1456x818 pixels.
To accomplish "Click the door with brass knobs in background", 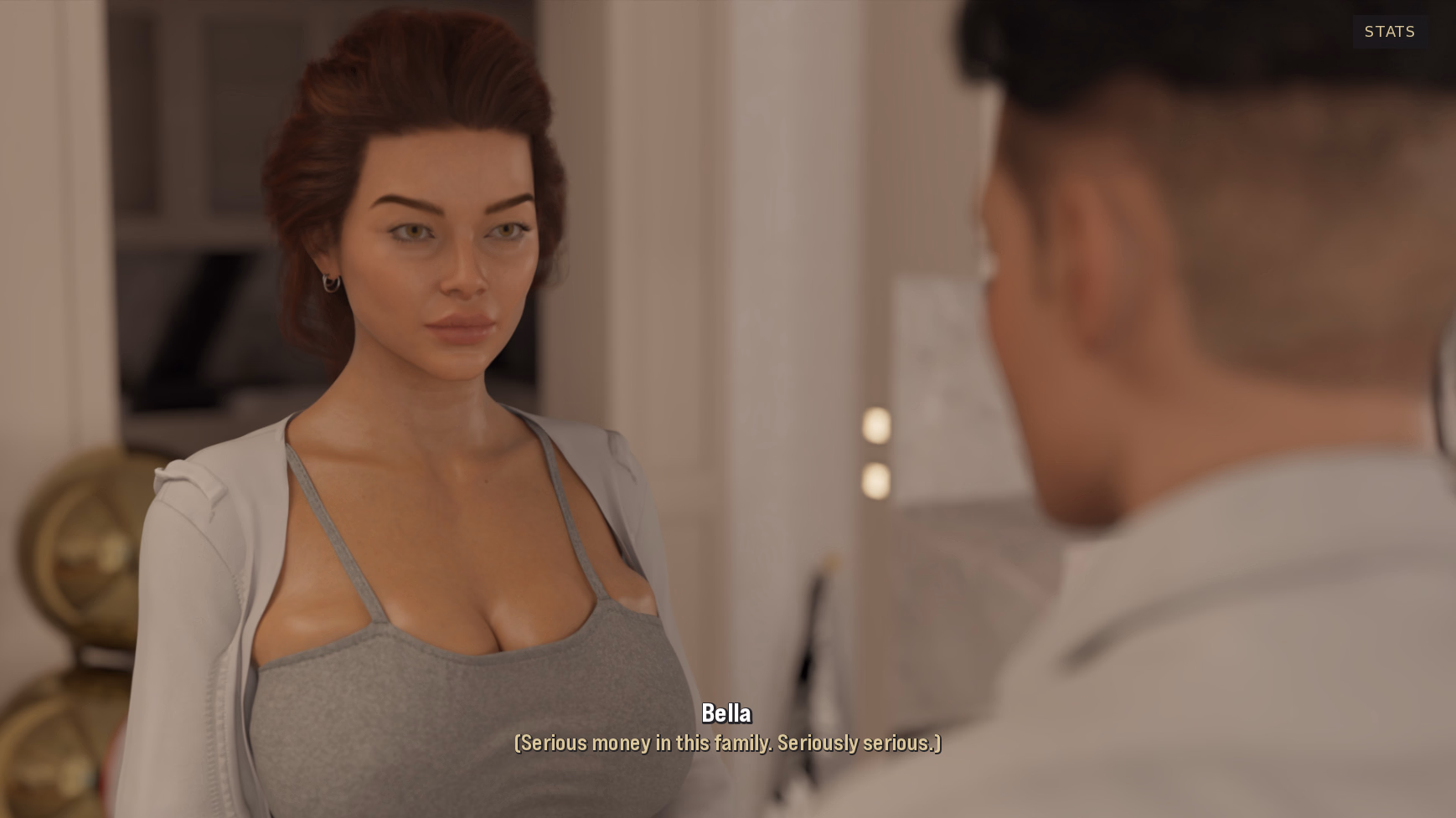I will [876, 452].
